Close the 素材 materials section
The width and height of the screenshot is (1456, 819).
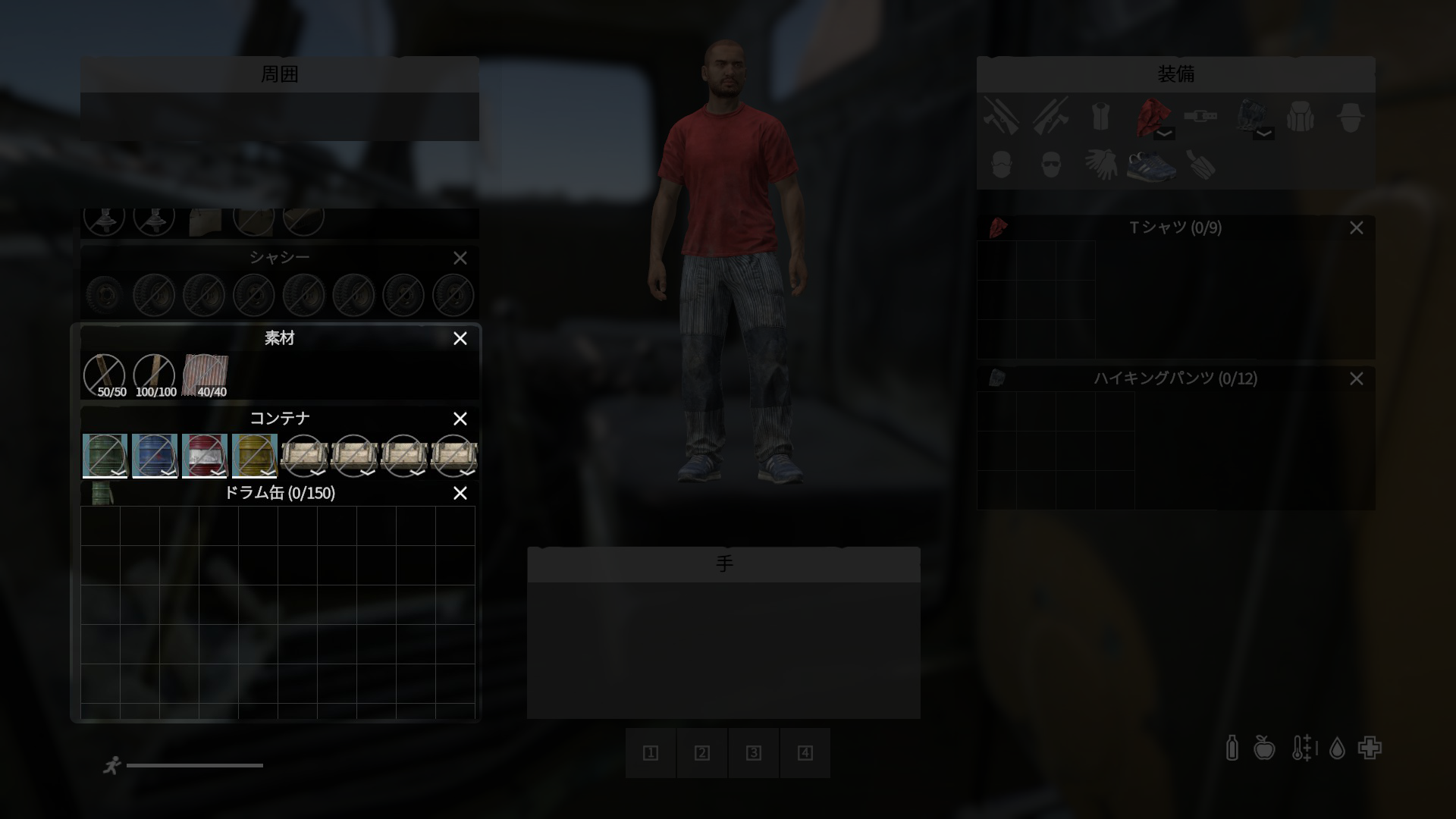pos(460,338)
